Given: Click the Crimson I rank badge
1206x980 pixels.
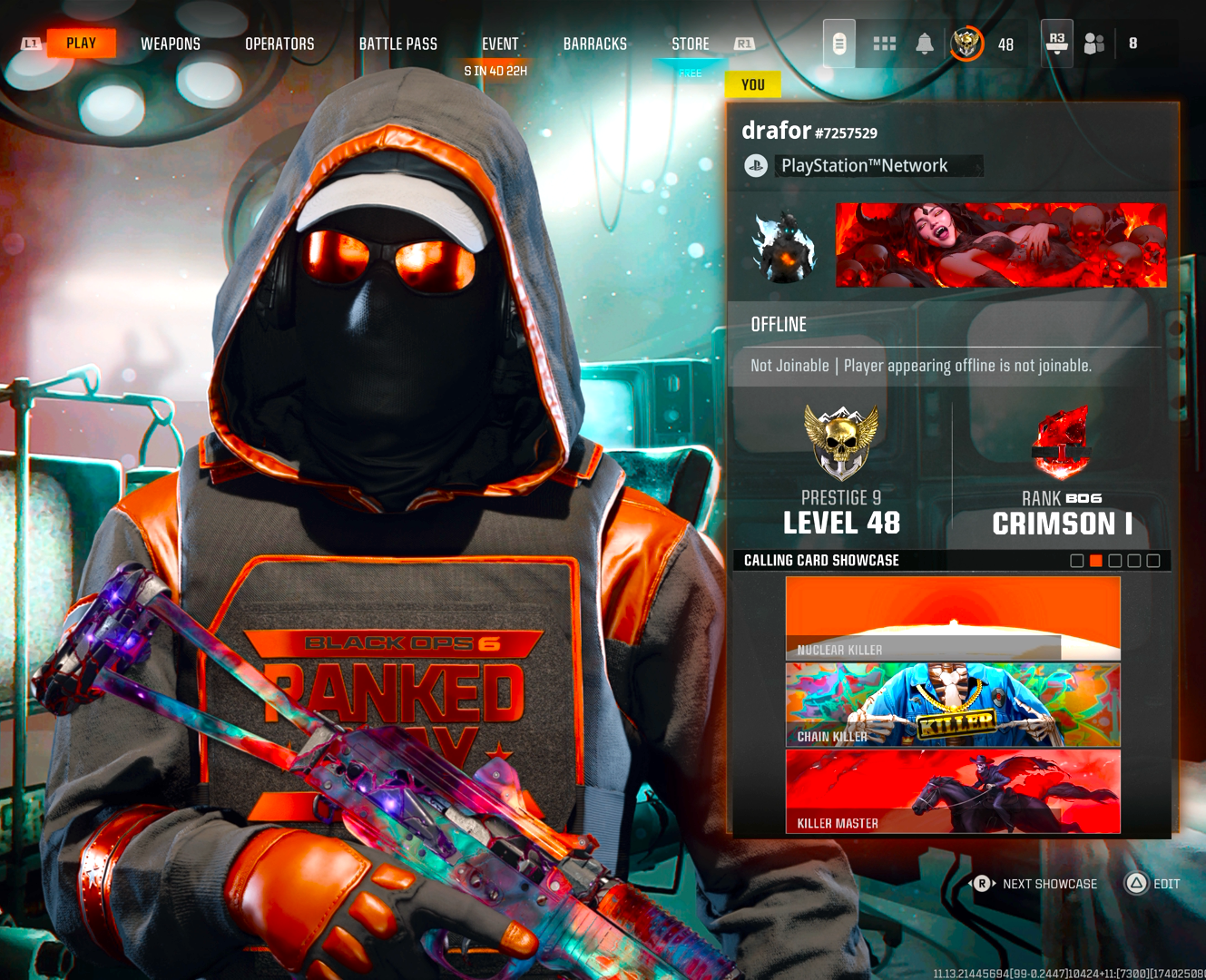Looking at the screenshot, I should coord(1061,443).
